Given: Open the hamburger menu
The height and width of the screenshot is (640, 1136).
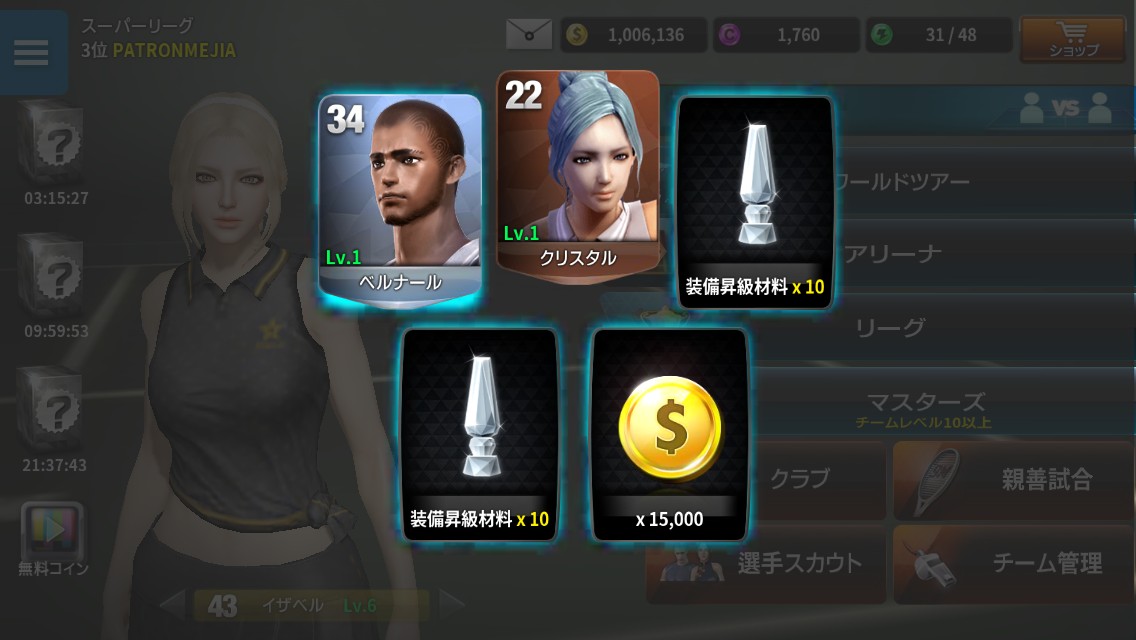Looking at the screenshot, I should coord(32,52).
